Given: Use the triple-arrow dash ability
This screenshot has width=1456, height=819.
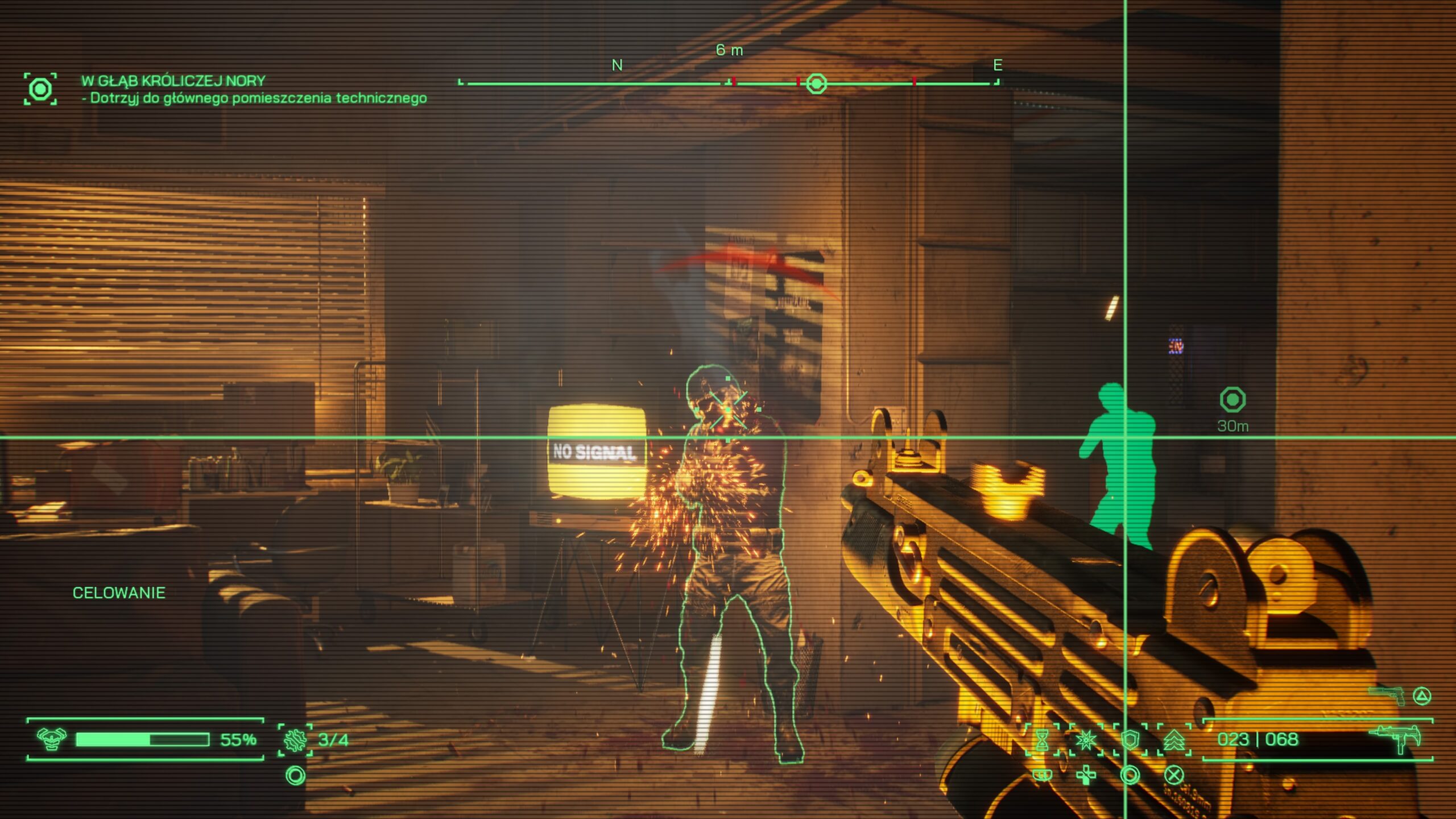Looking at the screenshot, I should (1174, 740).
